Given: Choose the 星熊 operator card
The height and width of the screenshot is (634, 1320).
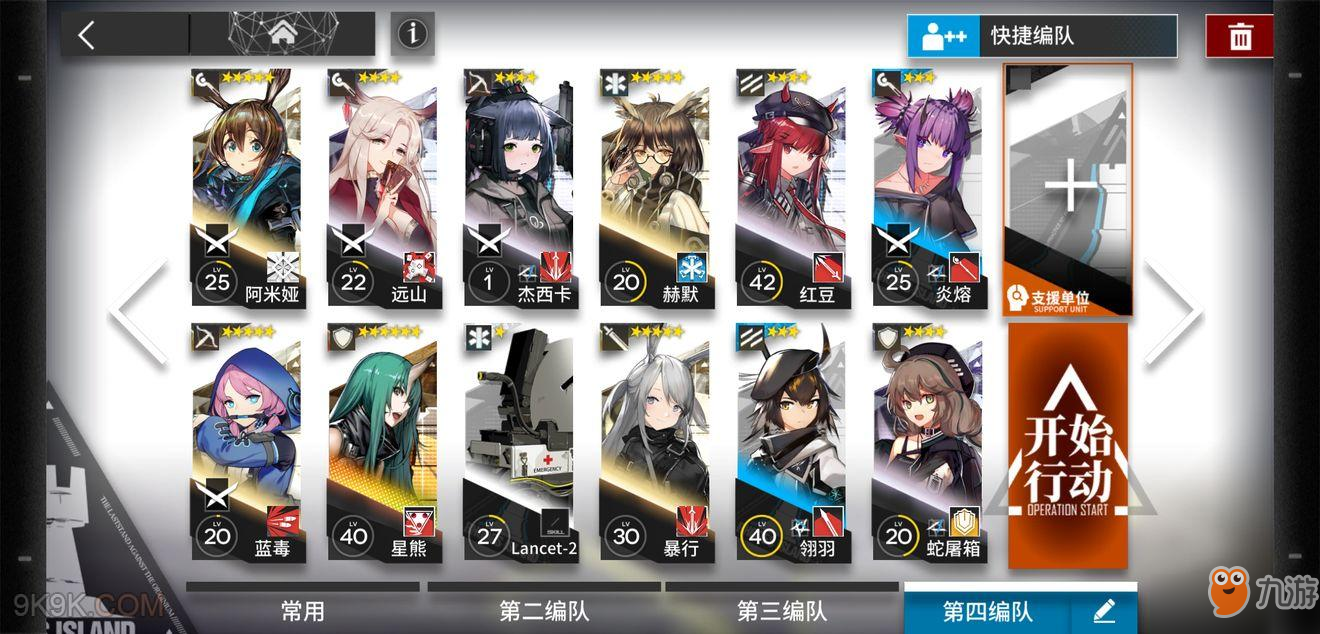Looking at the screenshot, I should tap(382, 442).
